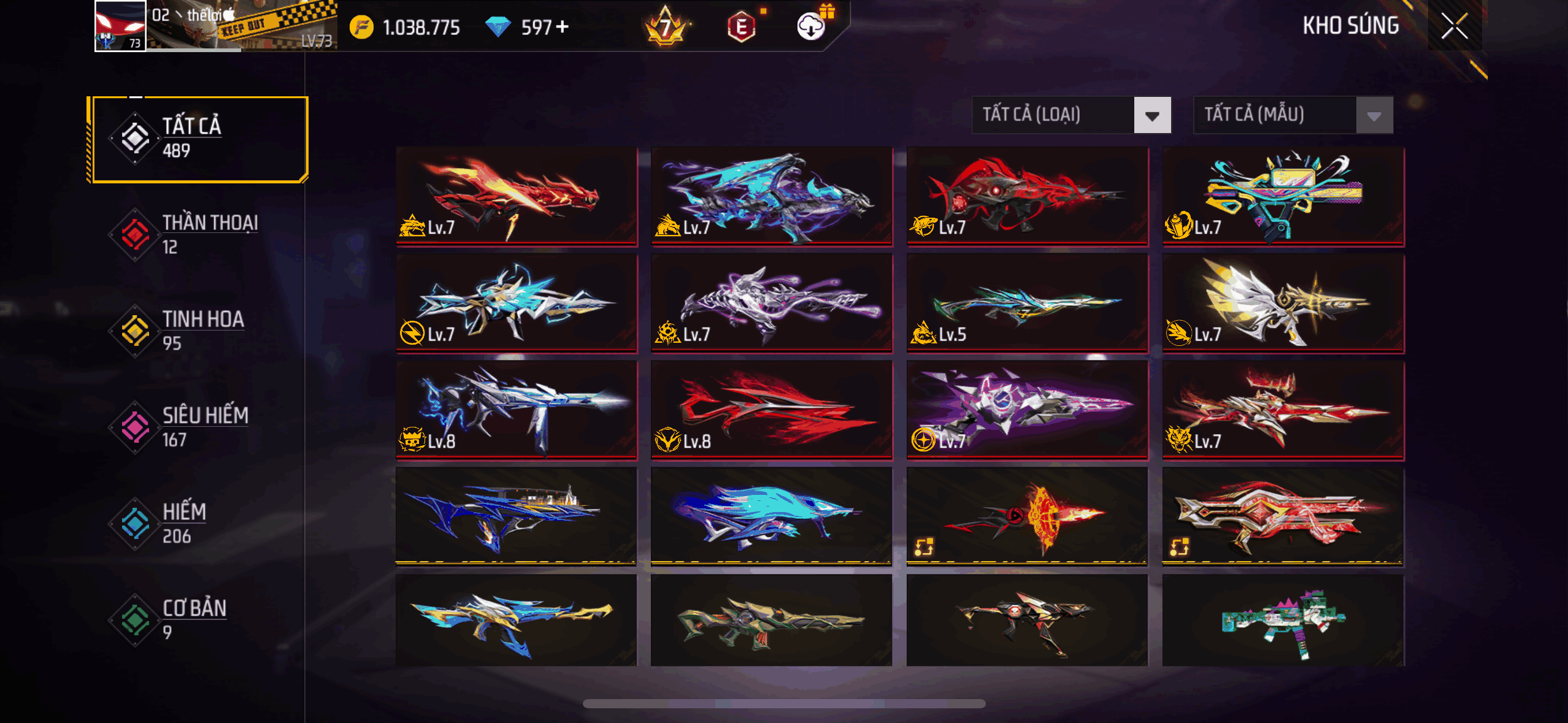The height and width of the screenshot is (723, 1568).
Task: Select the pixel-art green gun skin
Action: click(1283, 621)
